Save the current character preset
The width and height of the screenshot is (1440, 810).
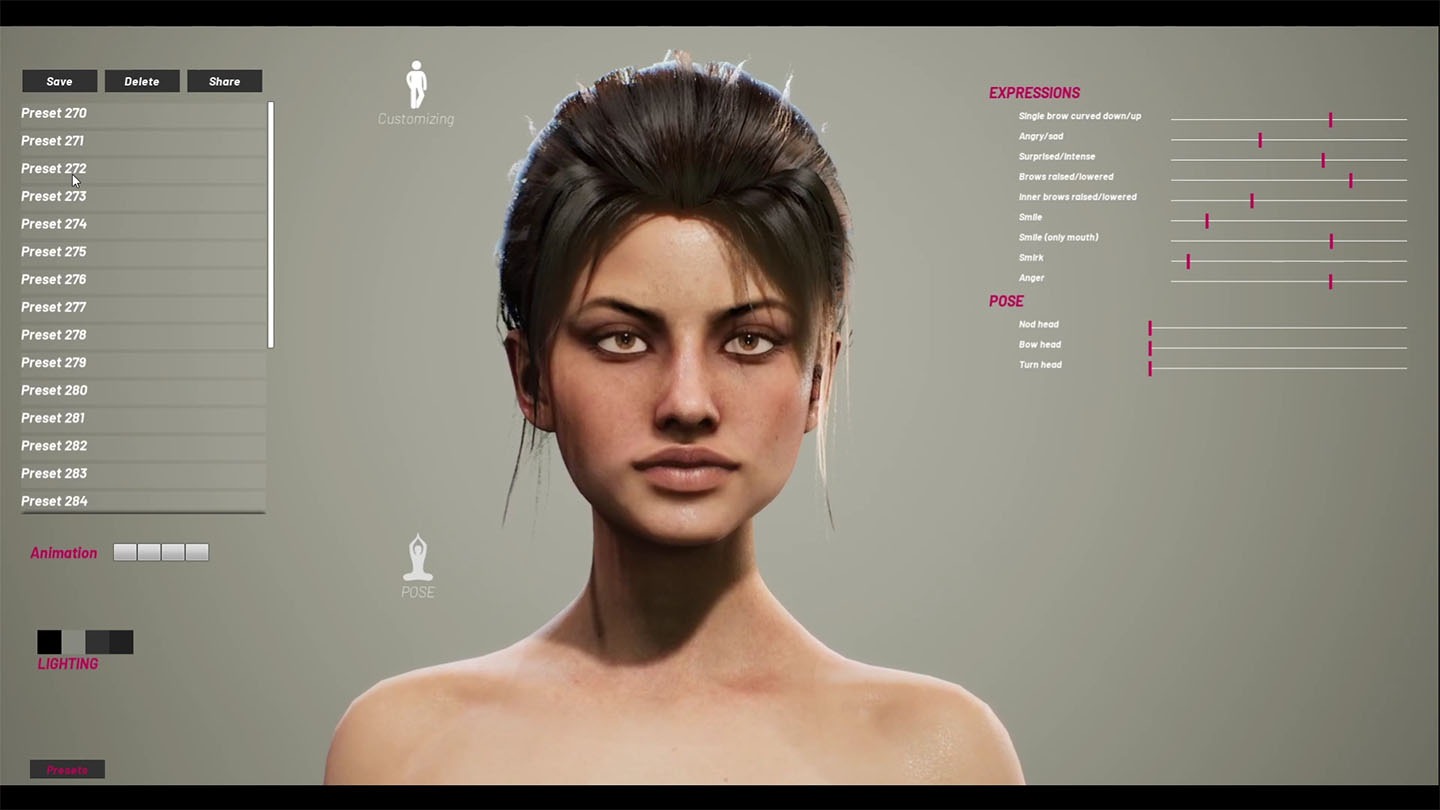tap(59, 81)
